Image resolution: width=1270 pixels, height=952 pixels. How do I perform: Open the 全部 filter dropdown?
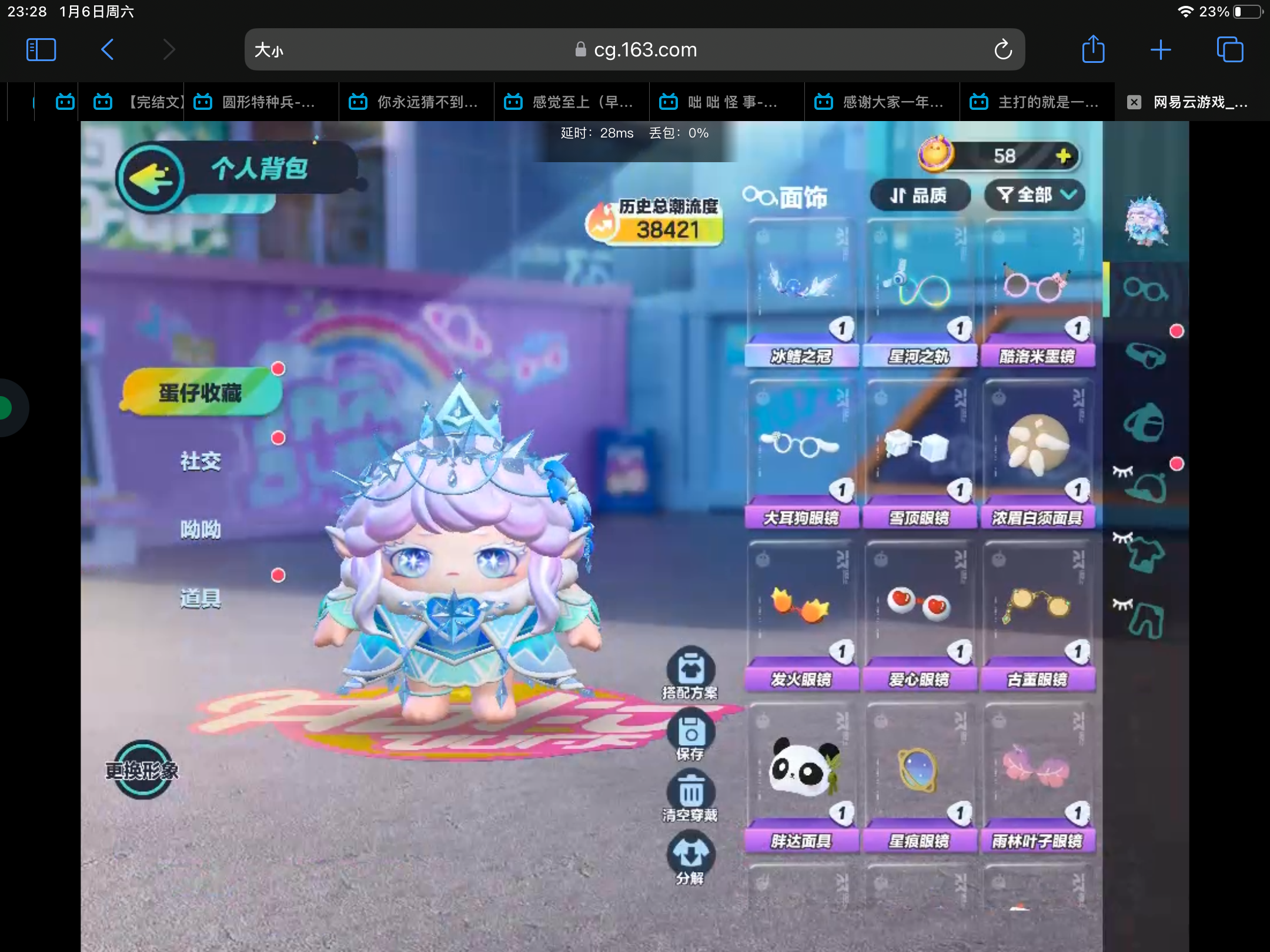coord(1035,195)
